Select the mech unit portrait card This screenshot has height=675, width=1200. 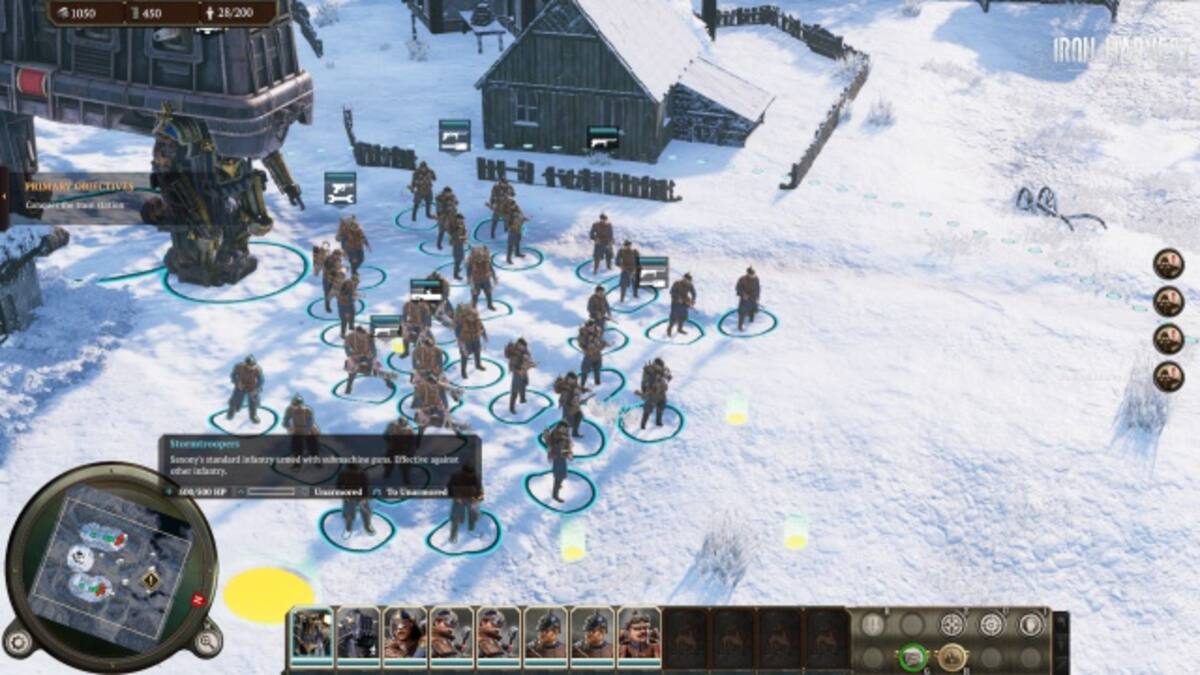pyautogui.click(x=358, y=633)
